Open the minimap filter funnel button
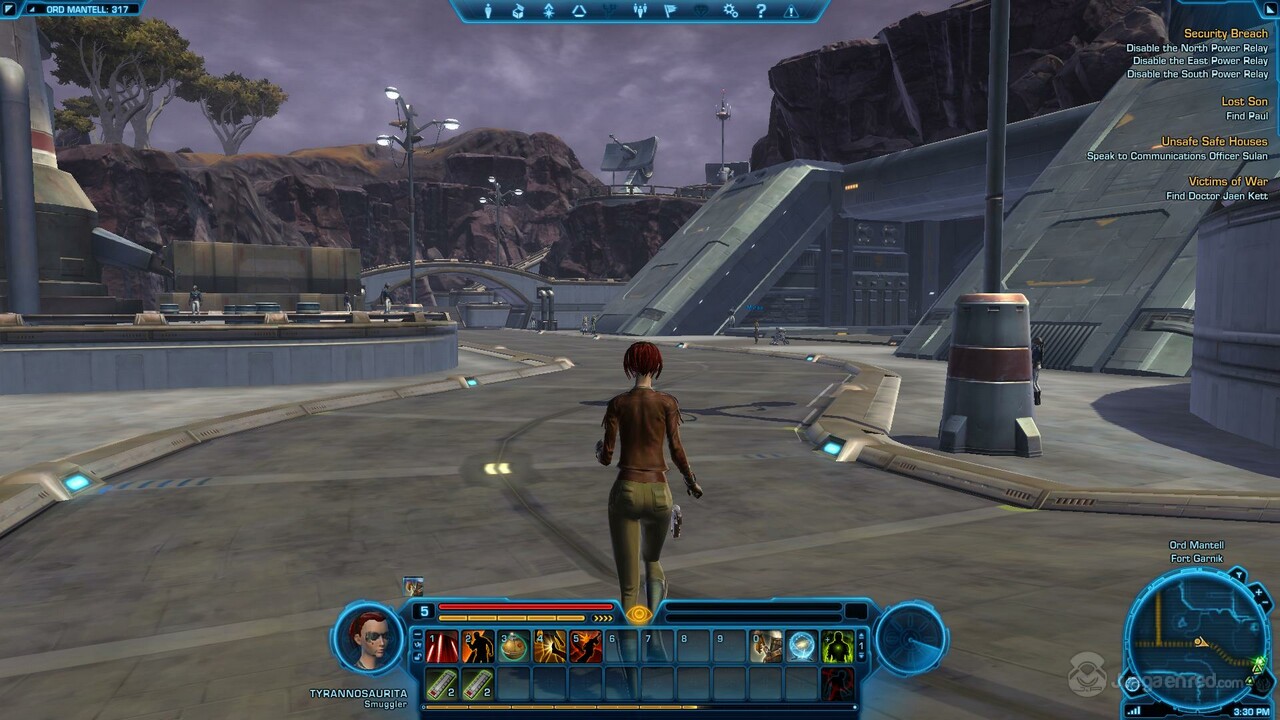The width and height of the screenshot is (1280, 720). click(x=1237, y=575)
